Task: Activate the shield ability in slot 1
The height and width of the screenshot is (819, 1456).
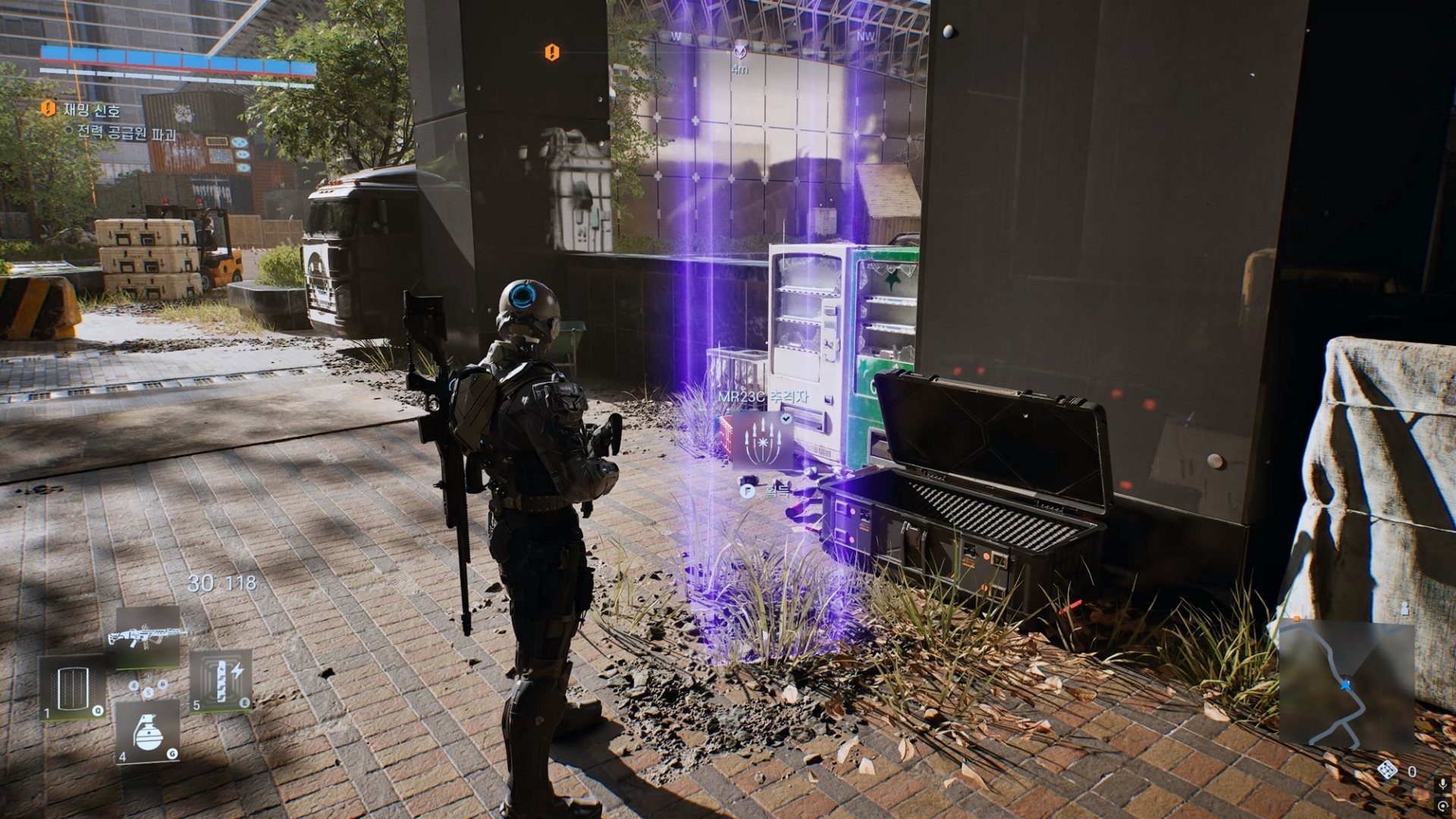Action: [72, 688]
